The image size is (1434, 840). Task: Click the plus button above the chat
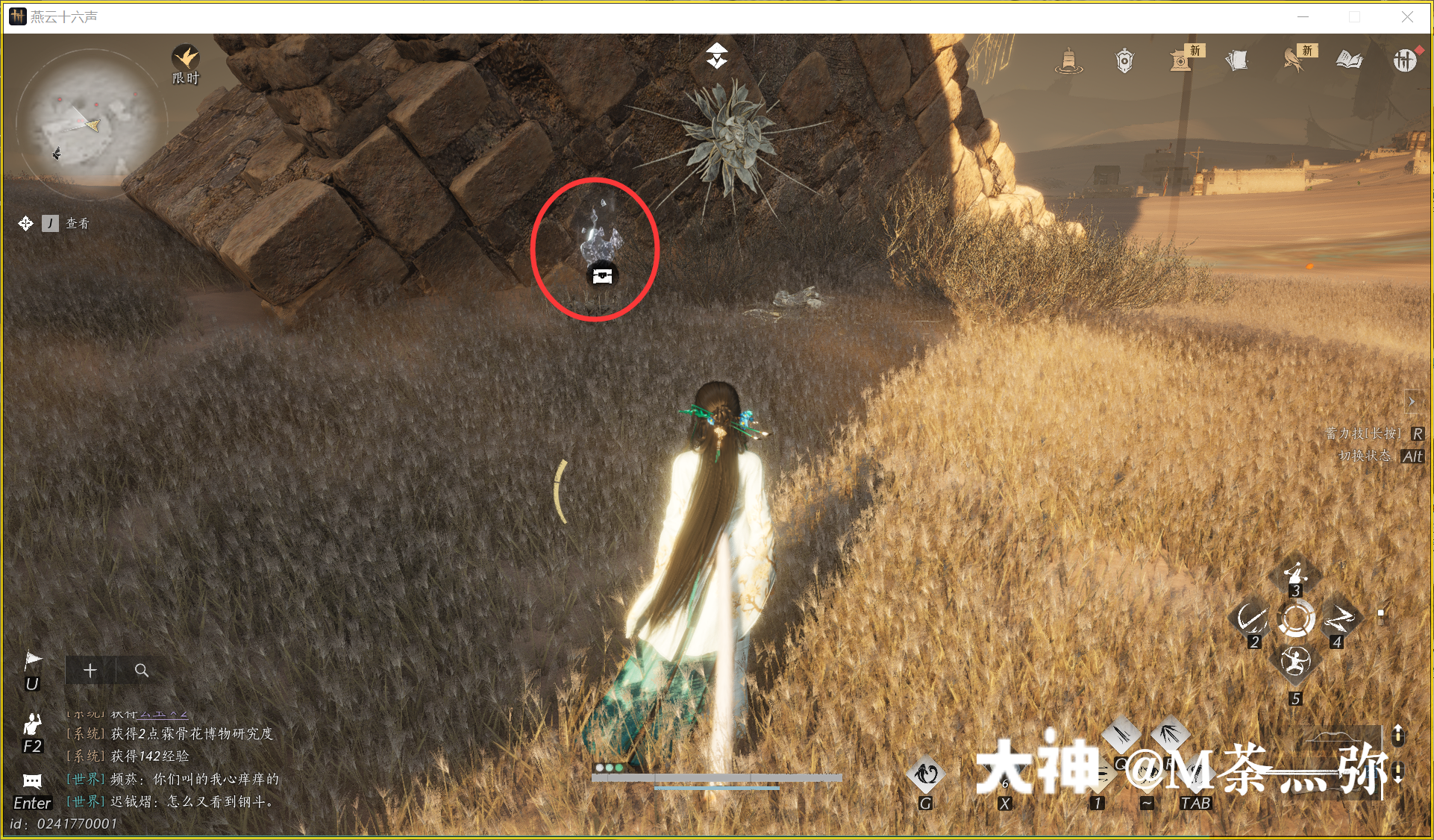(x=90, y=670)
